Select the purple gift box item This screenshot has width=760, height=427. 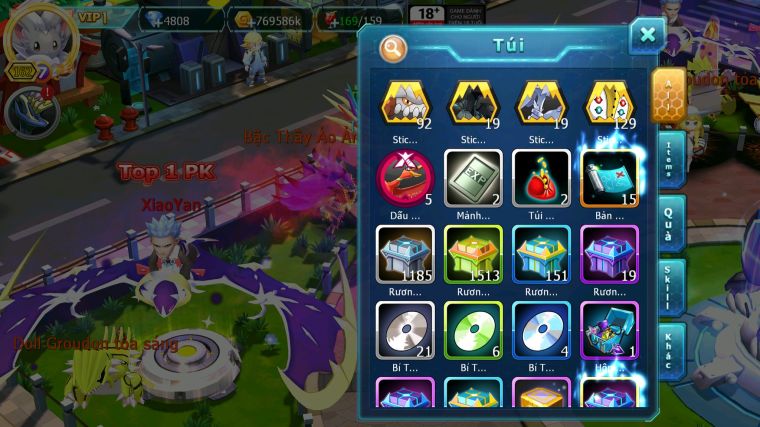coord(609,327)
